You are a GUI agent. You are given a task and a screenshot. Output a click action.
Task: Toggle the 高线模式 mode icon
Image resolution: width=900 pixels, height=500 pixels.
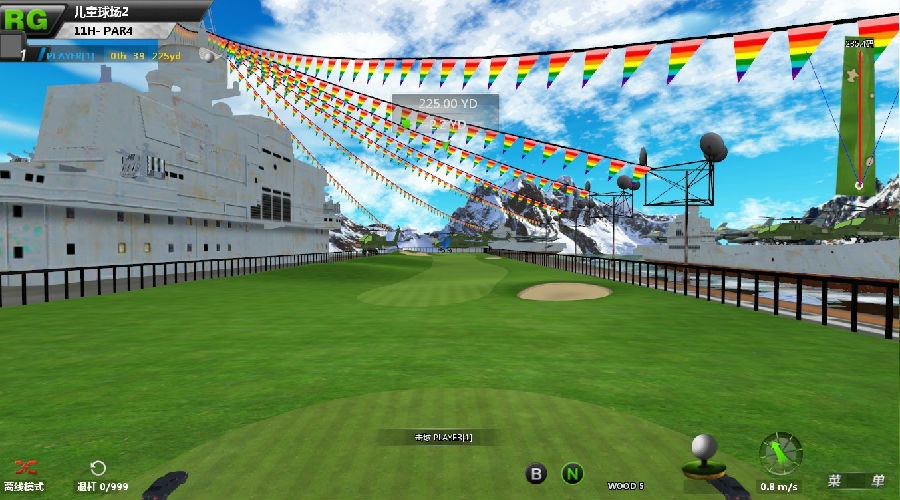point(26,467)
